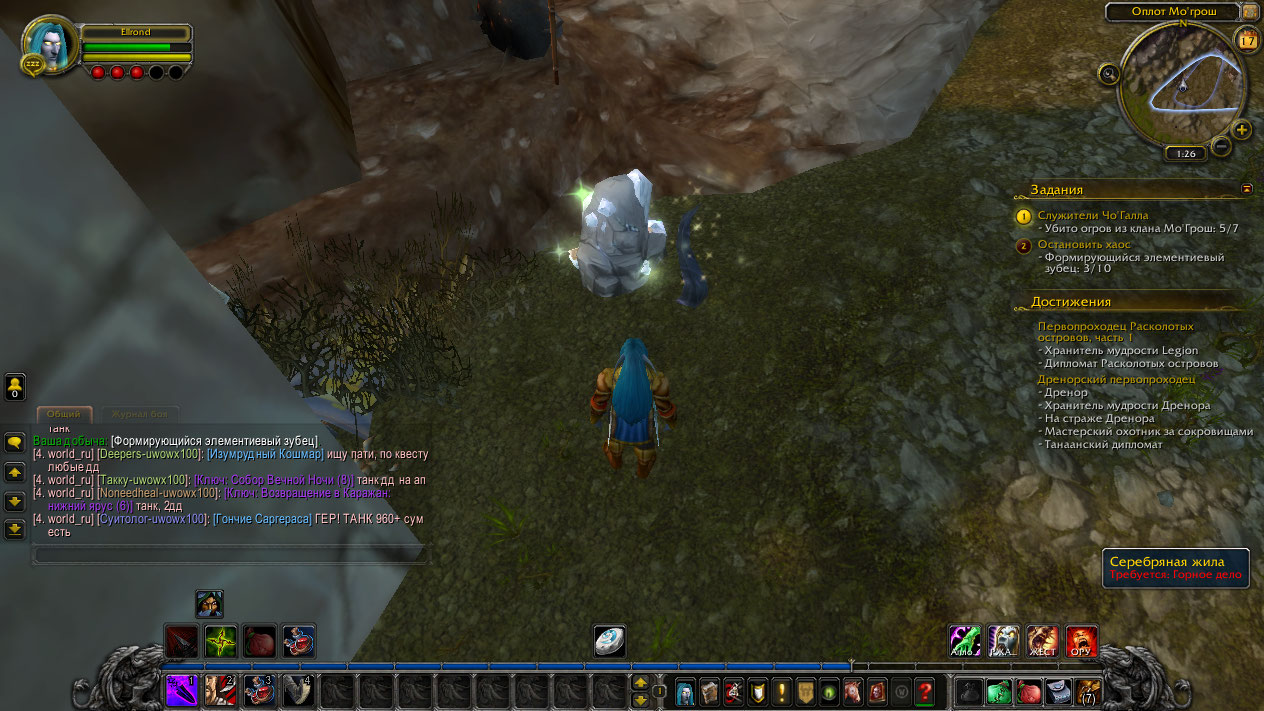Activate the green shuriken ability
The height and width of the screenshot is (711, 1264).
(220, 640)
